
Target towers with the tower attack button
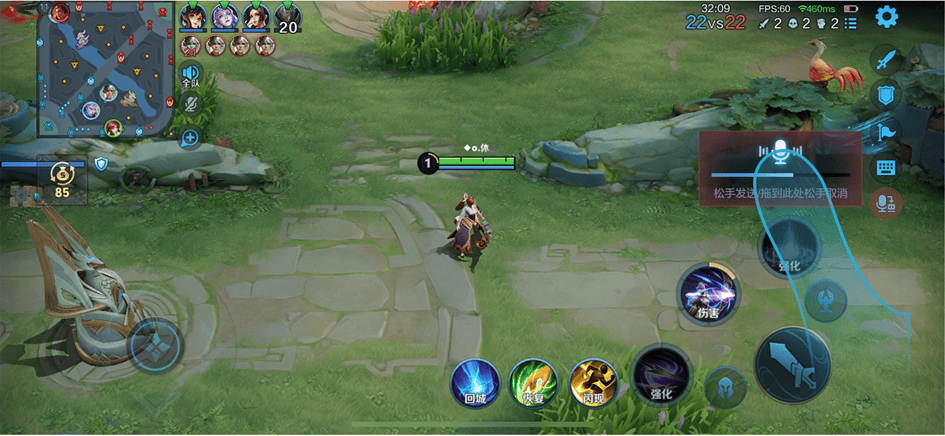coord(826,300)
